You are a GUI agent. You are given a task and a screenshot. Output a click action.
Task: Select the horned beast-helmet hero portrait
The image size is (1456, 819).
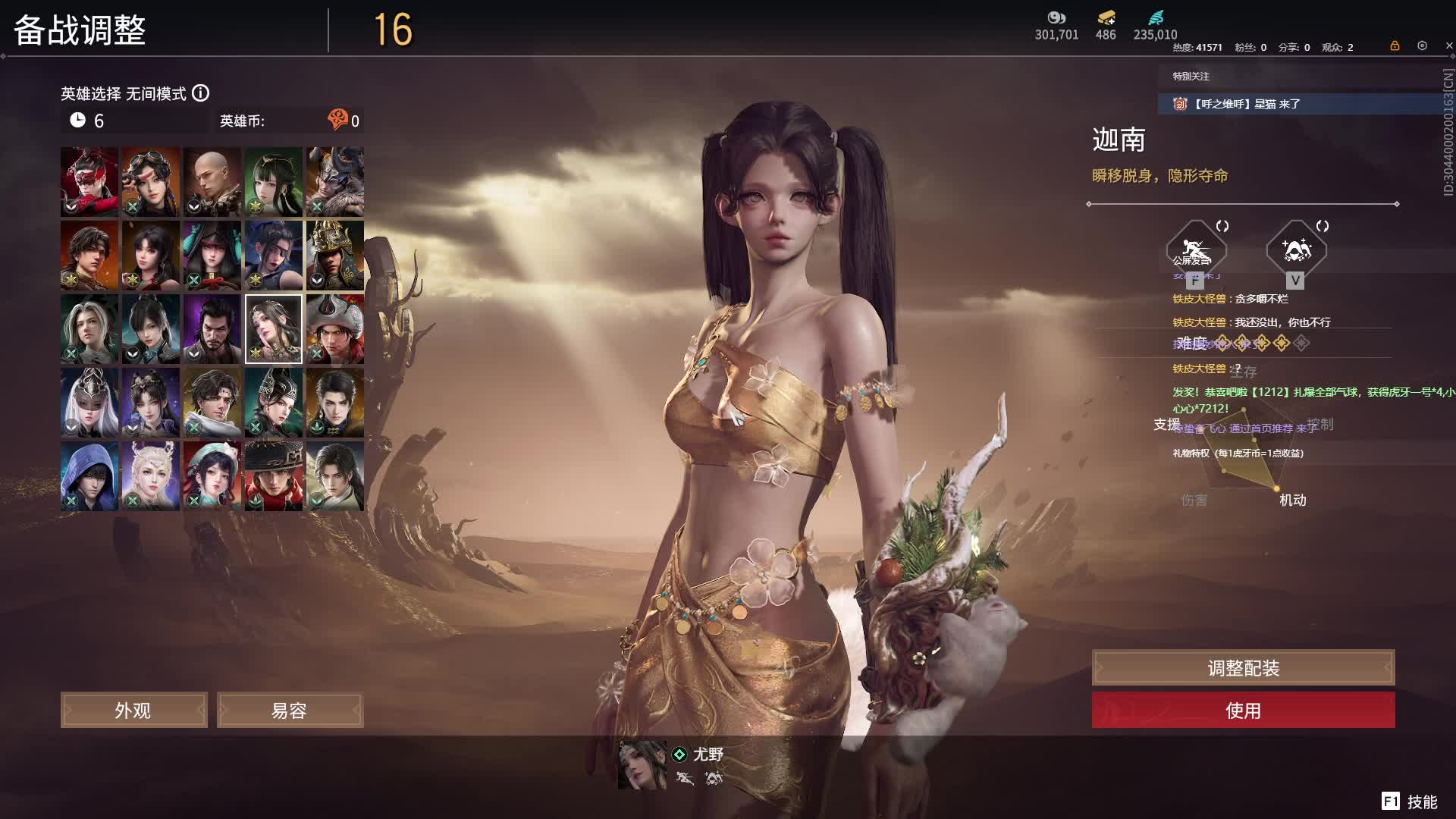[335, 182]
